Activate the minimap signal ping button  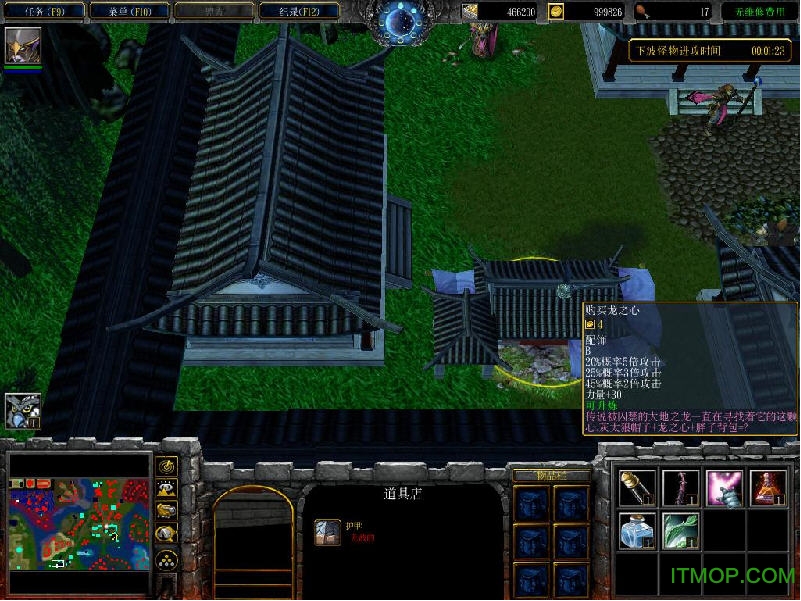tap(167, 466)
